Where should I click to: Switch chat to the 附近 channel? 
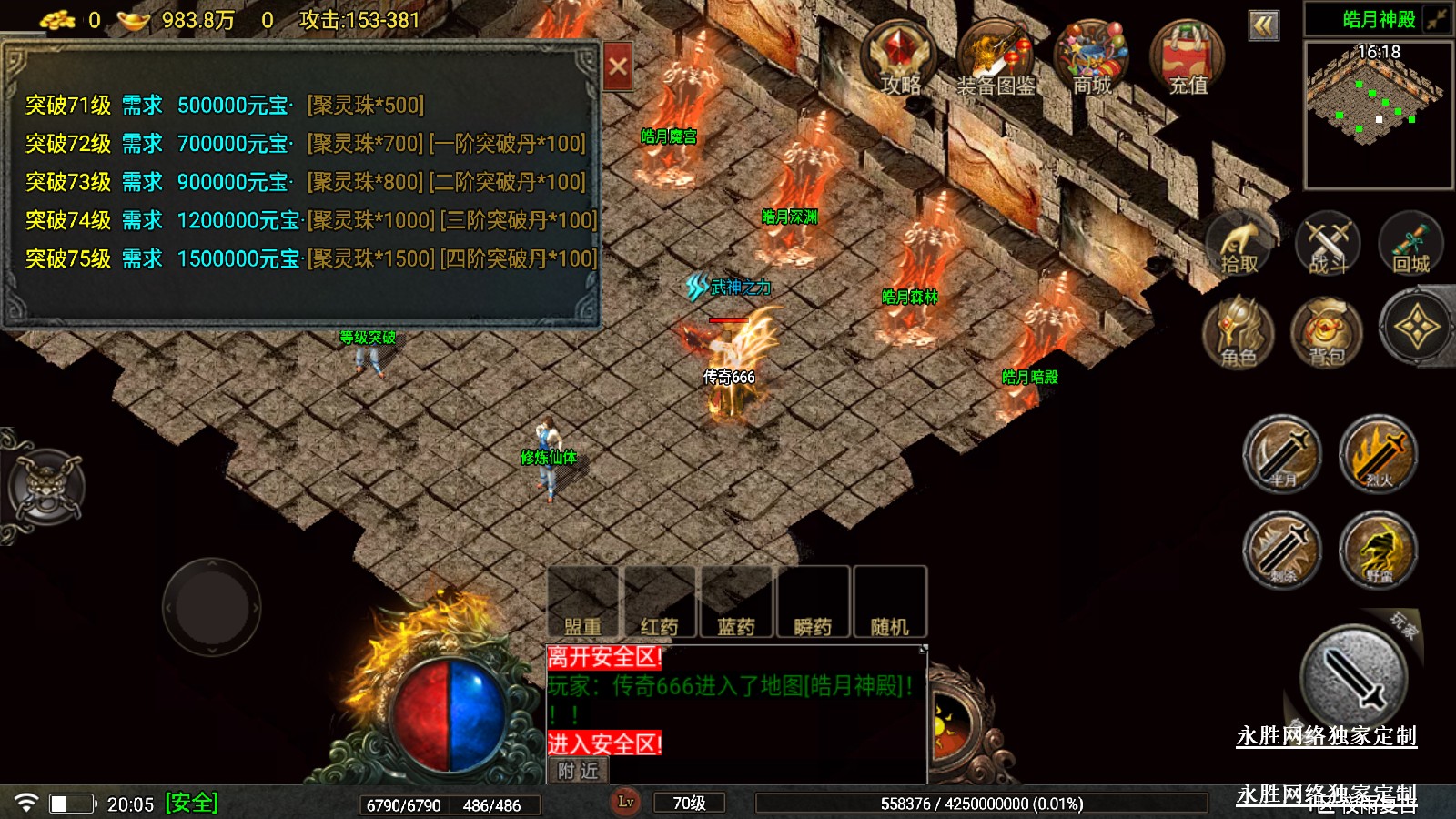(x=579, y=771)
